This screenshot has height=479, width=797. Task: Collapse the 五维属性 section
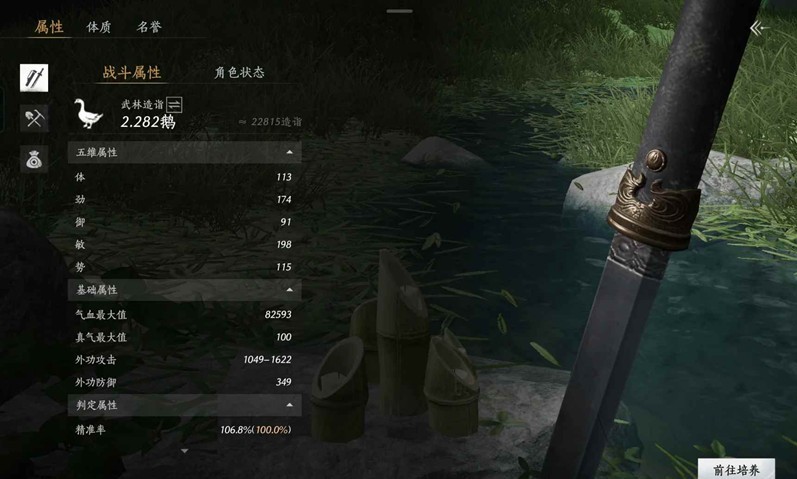[x=289, y=152]
